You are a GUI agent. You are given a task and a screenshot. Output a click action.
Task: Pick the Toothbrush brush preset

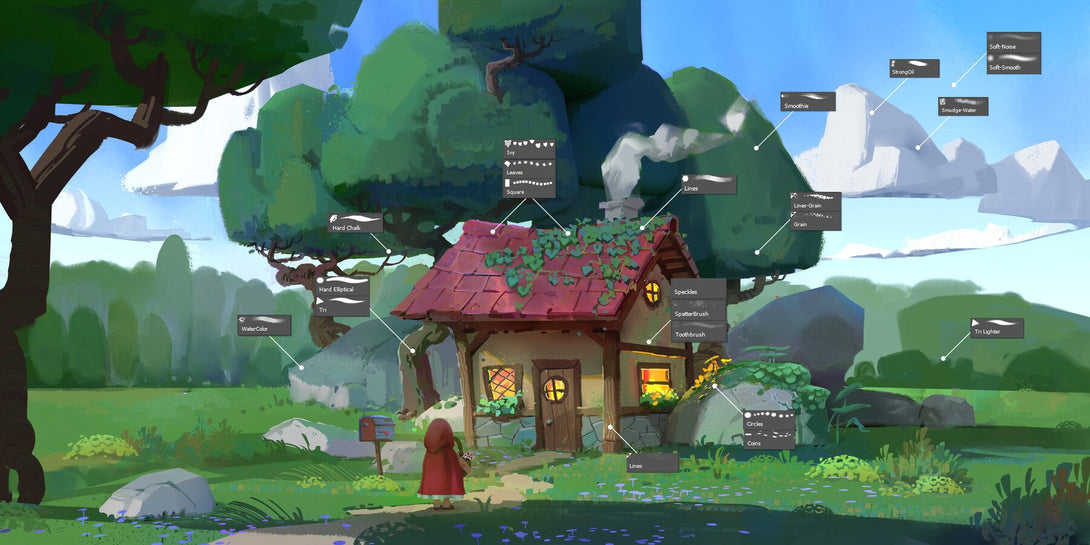pos(697,332)
